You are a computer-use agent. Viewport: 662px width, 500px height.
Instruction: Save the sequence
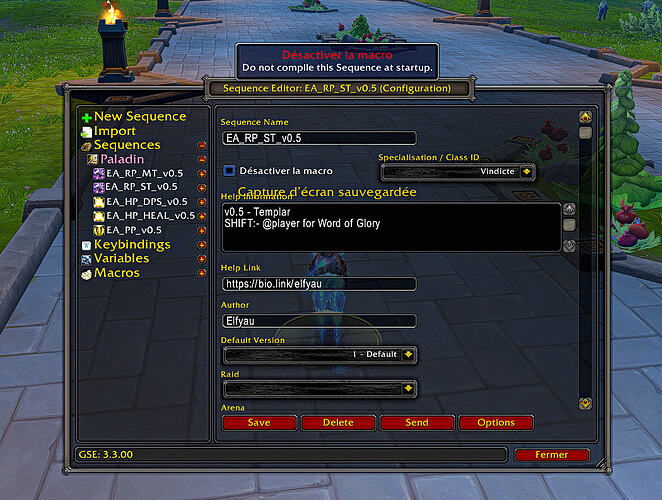259,423
